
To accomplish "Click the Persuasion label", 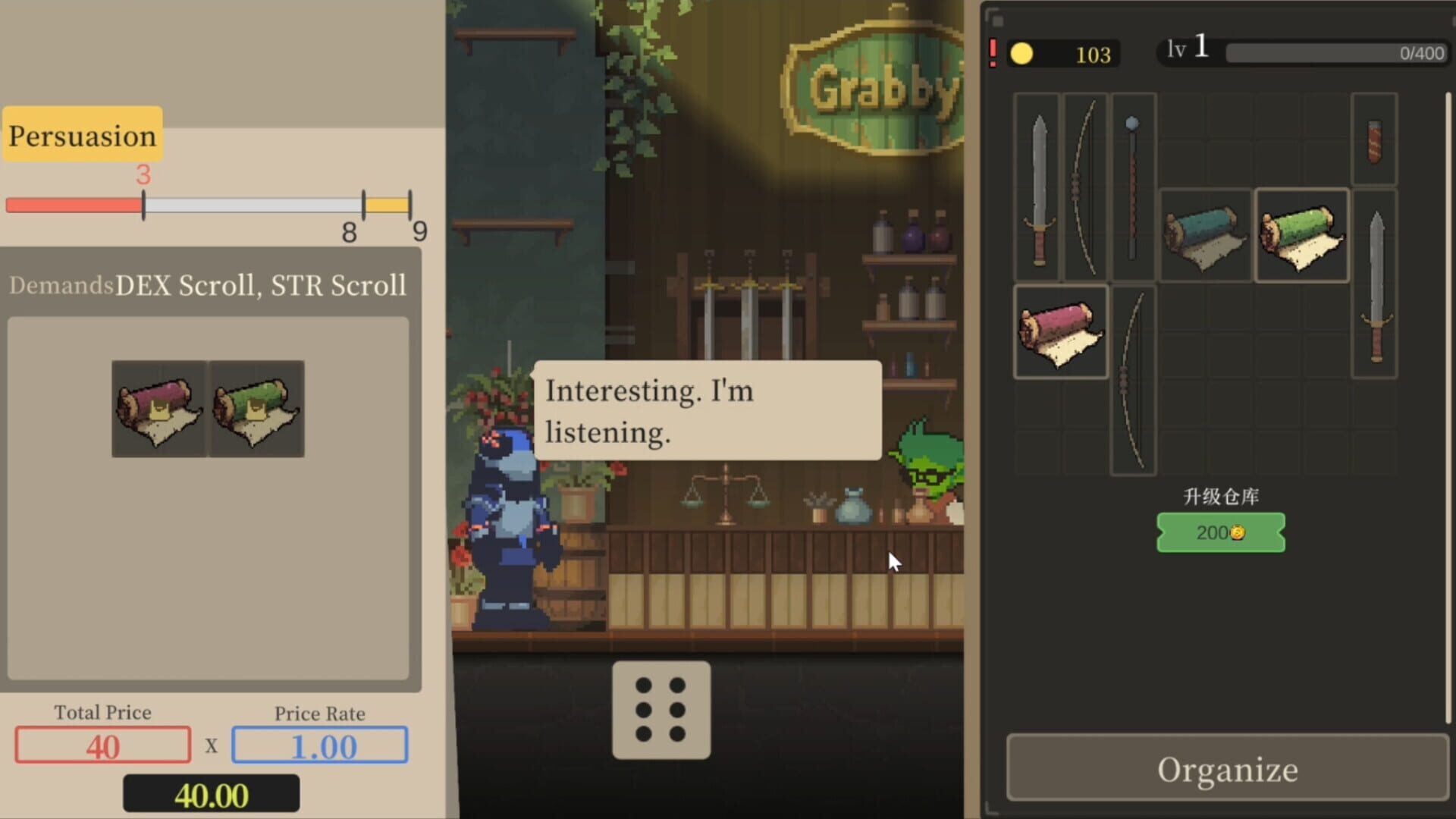I will click(x=81, y=135).
